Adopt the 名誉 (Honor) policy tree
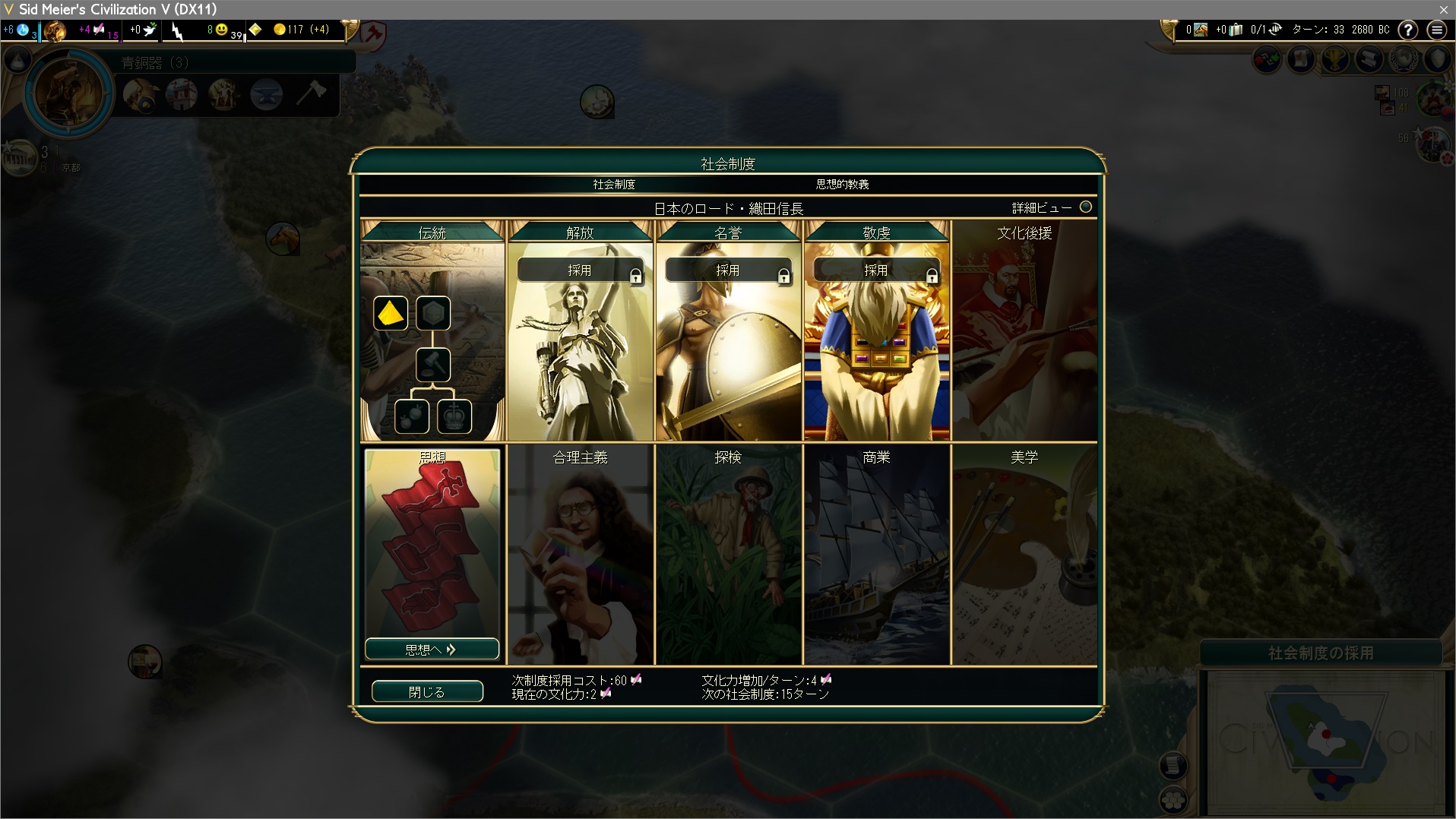The width and height of the screenshot is (1456, 819). (727, 270)
